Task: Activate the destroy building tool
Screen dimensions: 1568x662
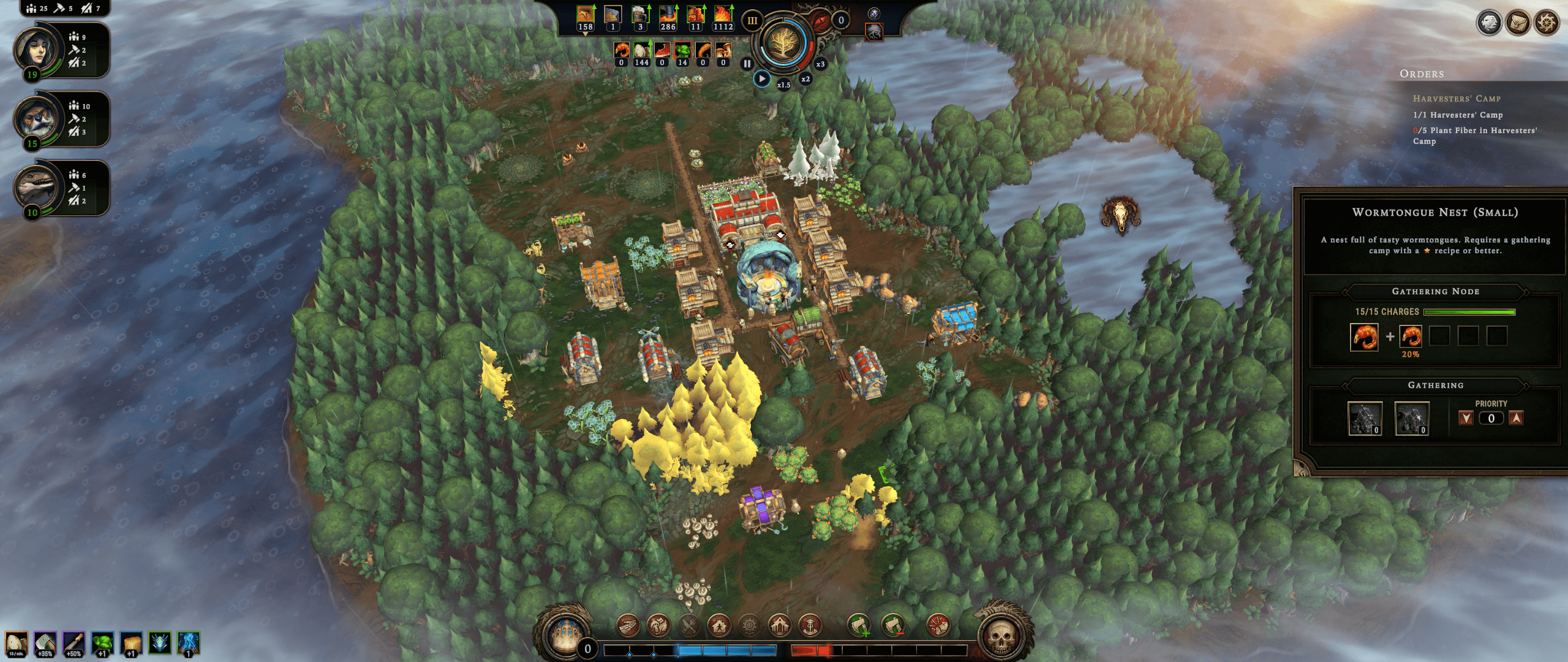Action: click(938, 626)
